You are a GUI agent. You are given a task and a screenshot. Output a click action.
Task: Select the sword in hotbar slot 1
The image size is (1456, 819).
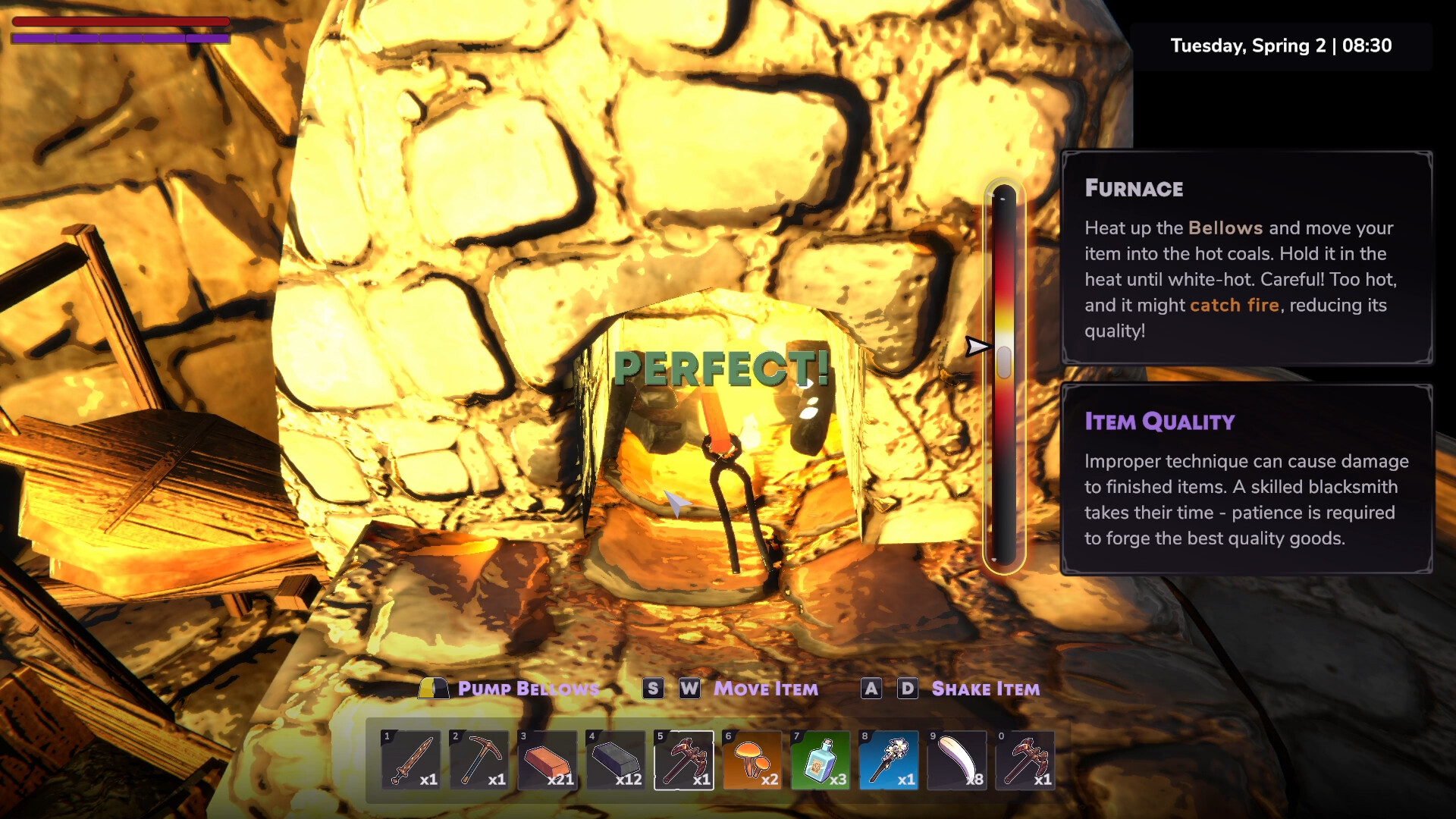[410, 761]
